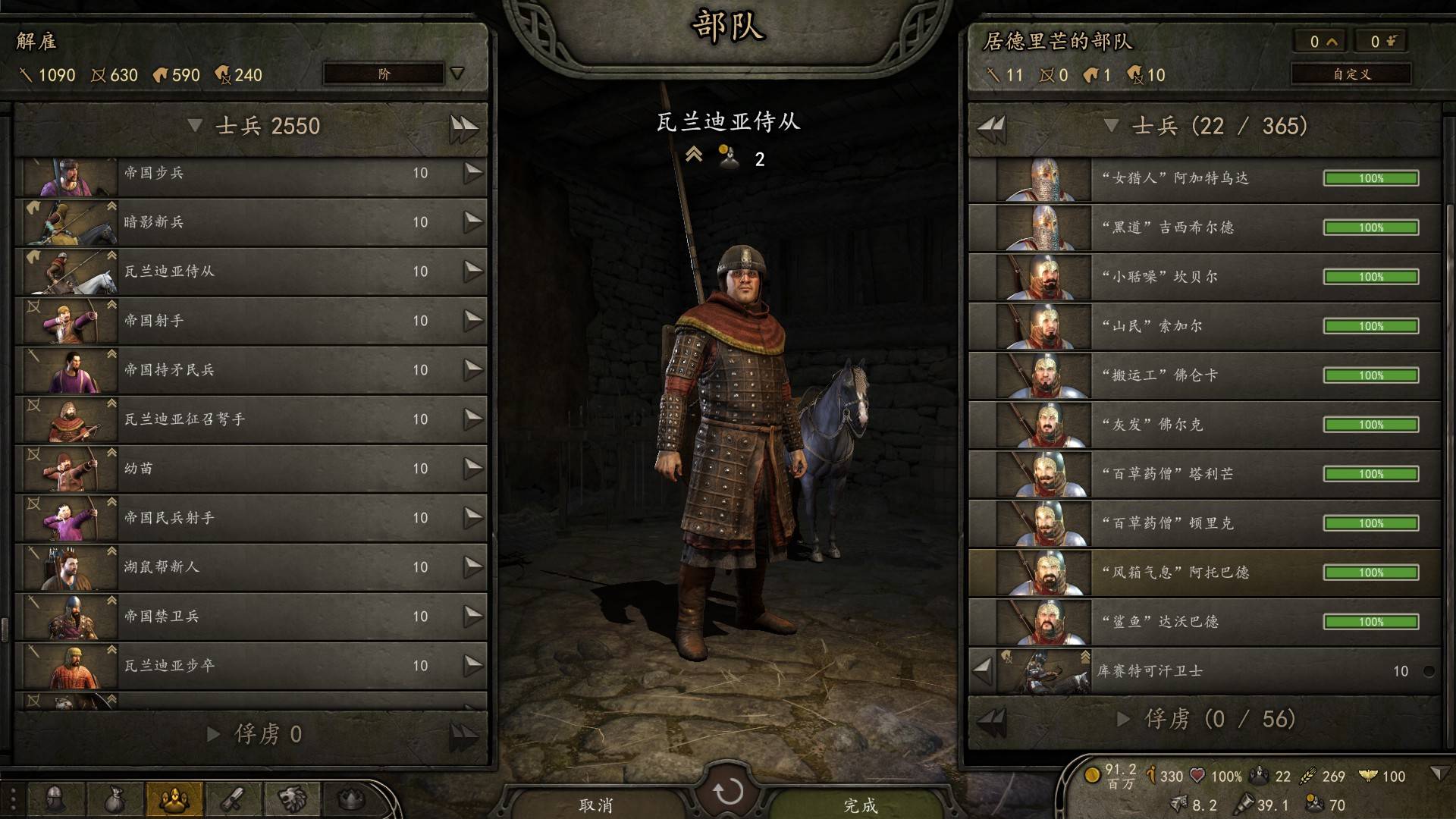Open the 自定义 custom sort button
The height and width of the screenshot is (819, 1456).
tap(1351, 74)
